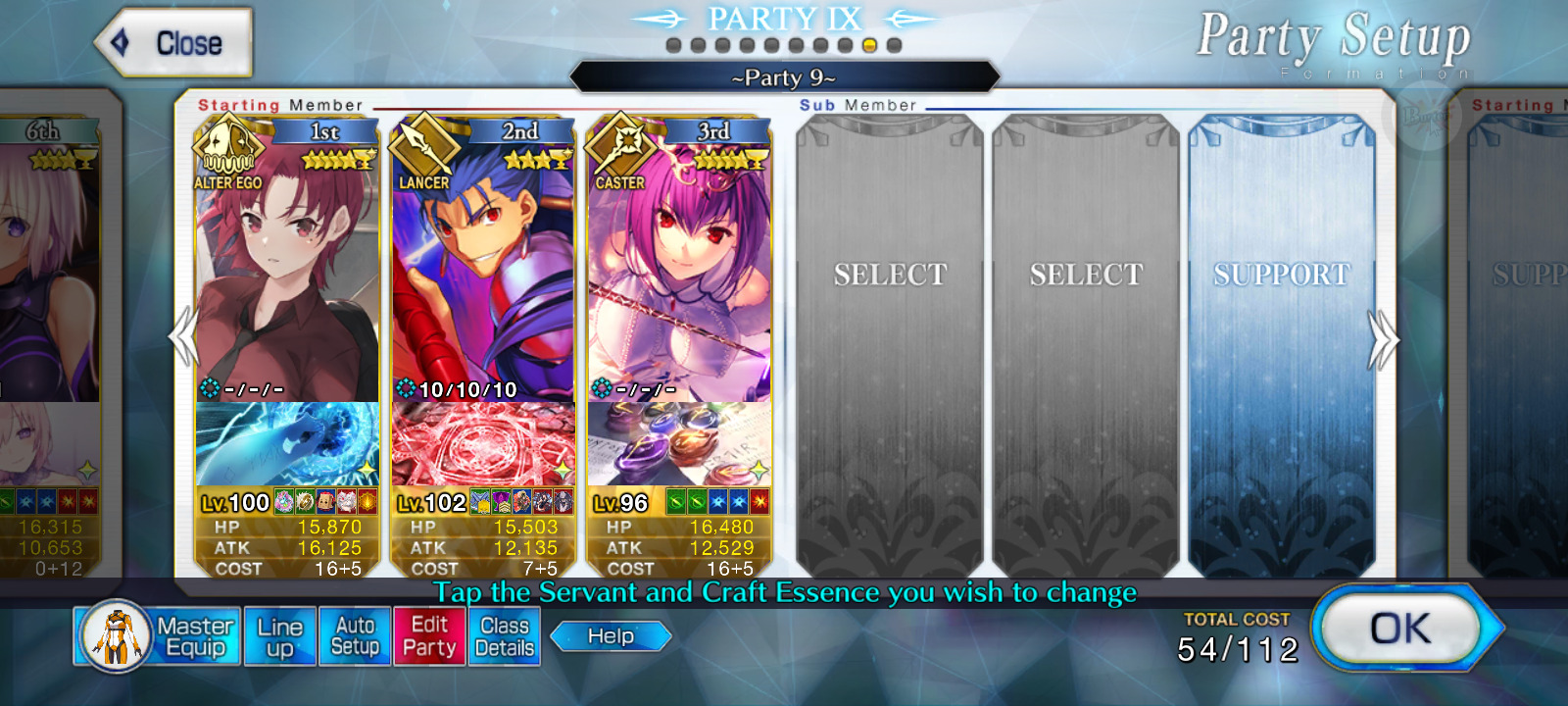The image size is (1568, 706).
Task: Select the Edit Party button
Action: [x=429, y=636]
